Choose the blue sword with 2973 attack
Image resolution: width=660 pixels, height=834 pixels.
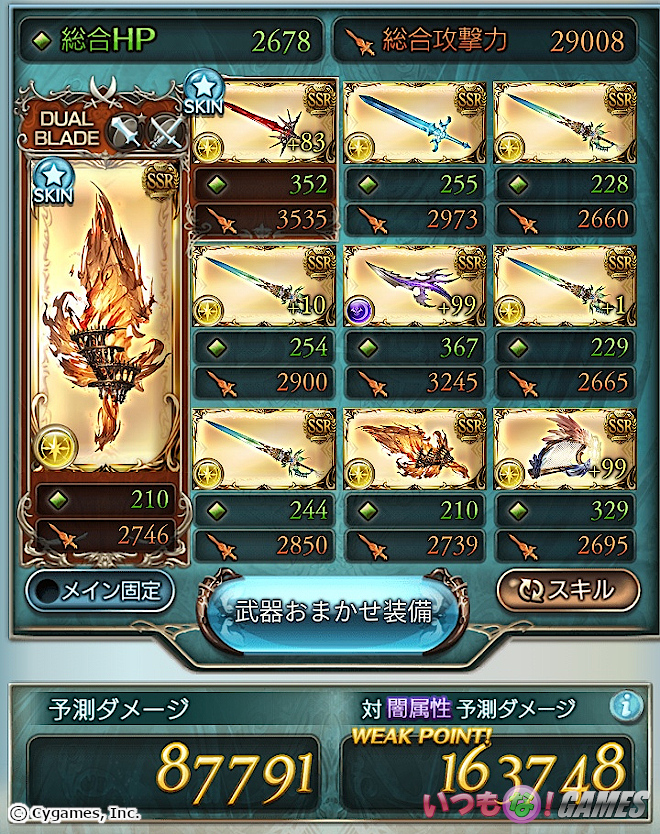(x=415, y=125)
